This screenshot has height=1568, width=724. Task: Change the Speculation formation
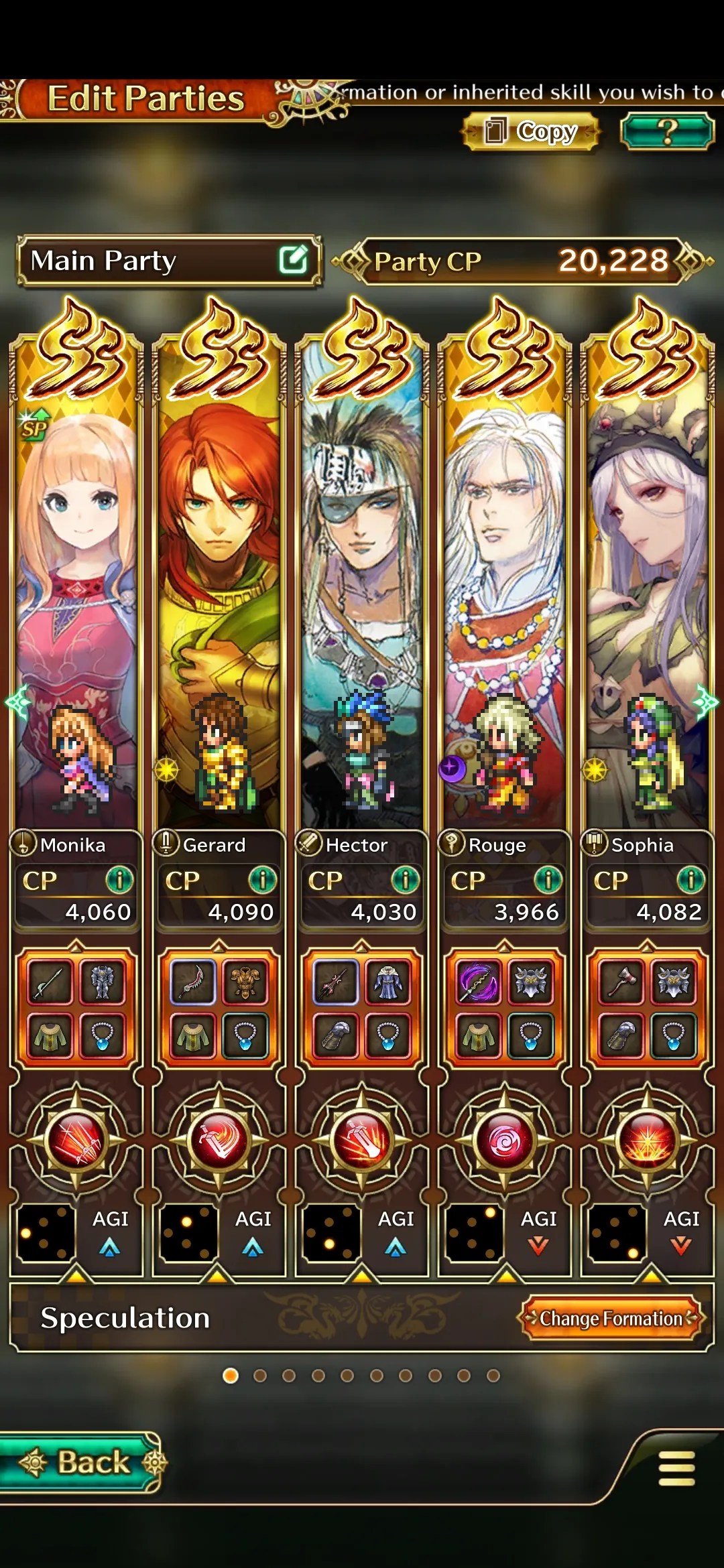point(611,1318)
